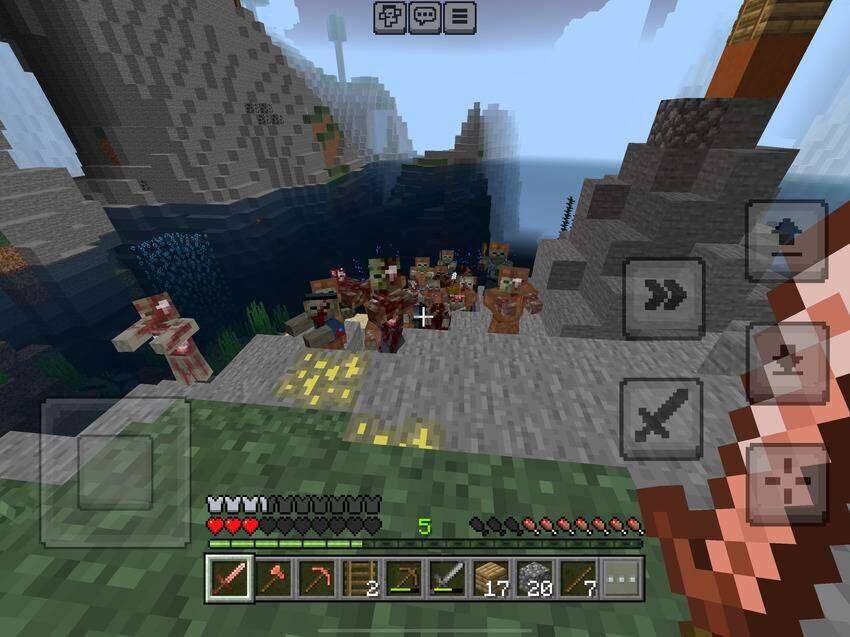Select the cobblestone stack of 20
850x637 pixels.
pos(535,578)
